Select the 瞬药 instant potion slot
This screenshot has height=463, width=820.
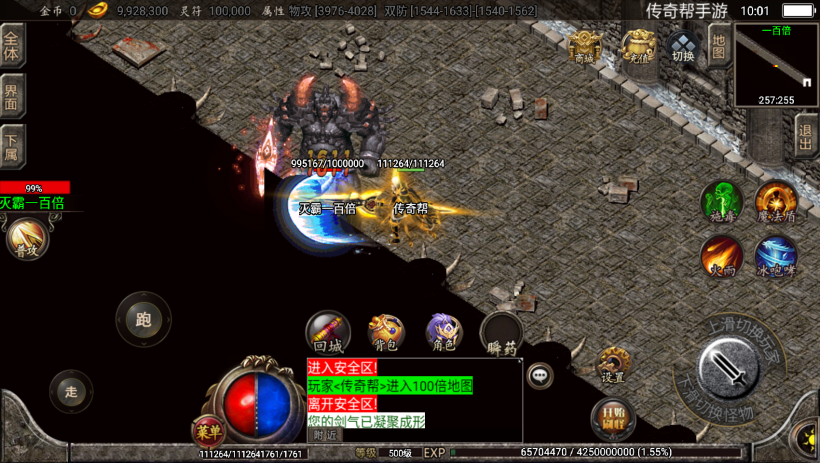(x=501, y=334)
